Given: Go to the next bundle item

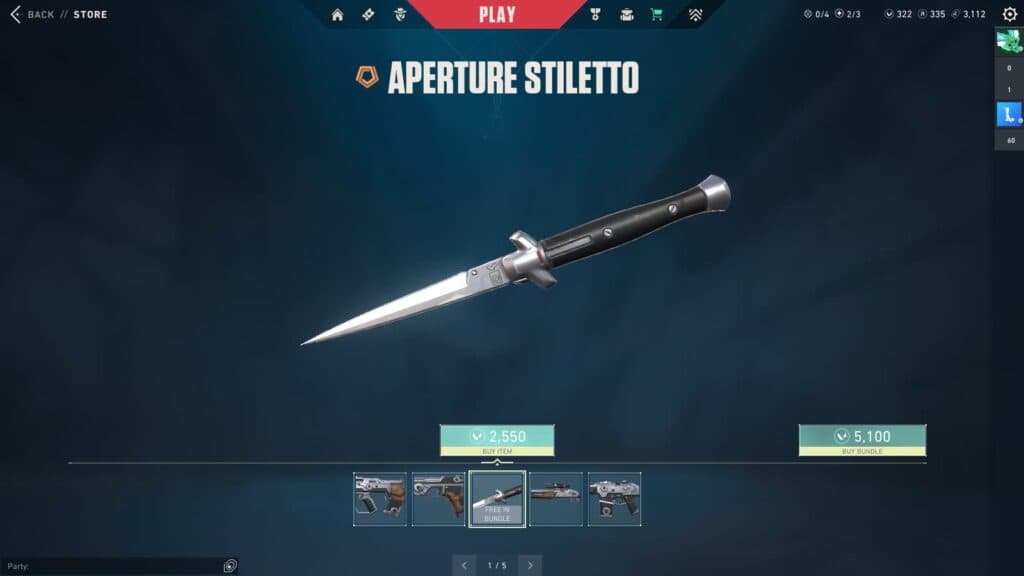Looking at the screenshot, I should pos(530,565).
